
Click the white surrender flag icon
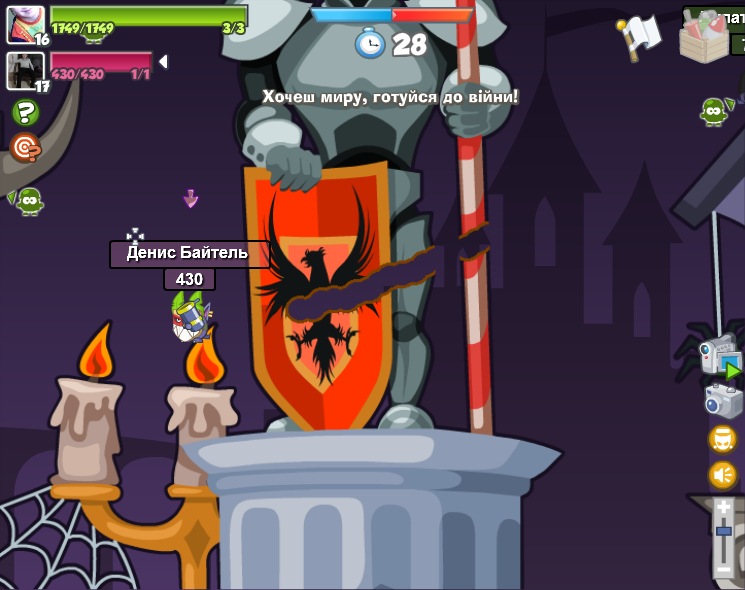640,36
